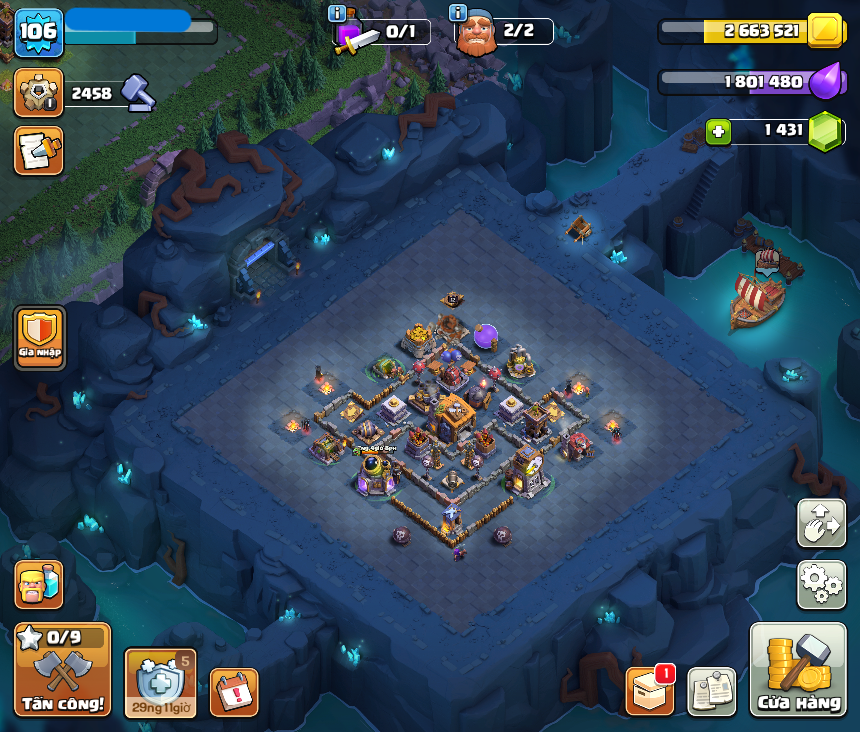The width and height of the screenshot is (860, 732).
Task: Toggle the layout edit hand button
Action: (821, 523)
